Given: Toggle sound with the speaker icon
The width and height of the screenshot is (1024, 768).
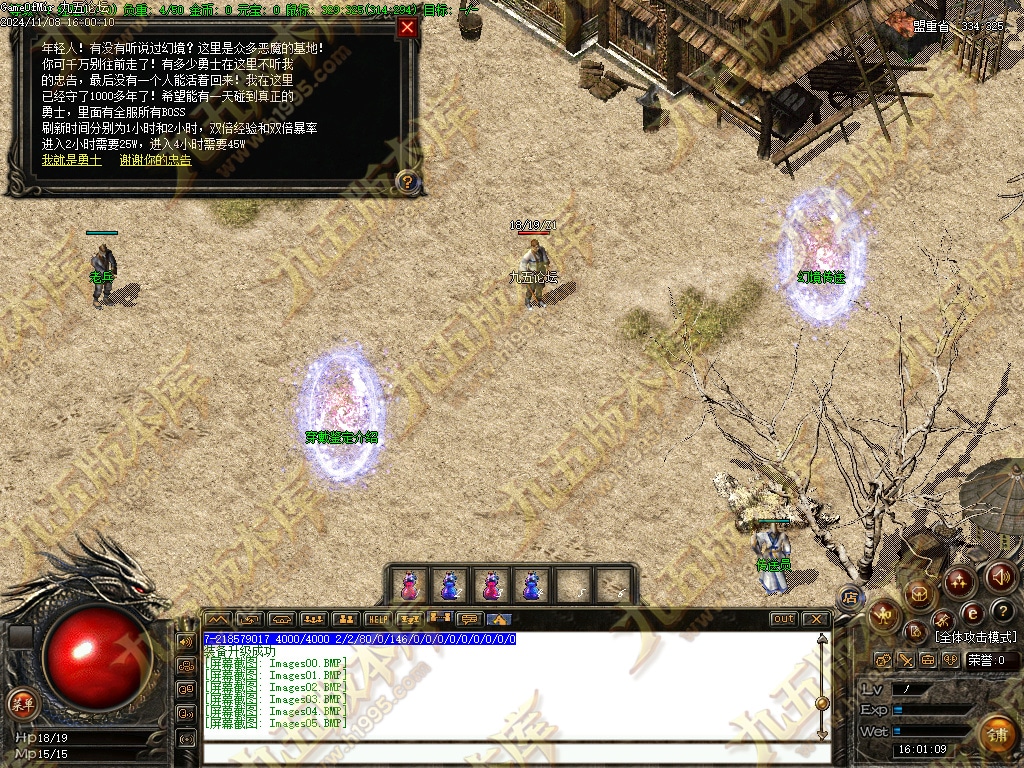Looking at the screenshot, I should (x=1001, y=576).
